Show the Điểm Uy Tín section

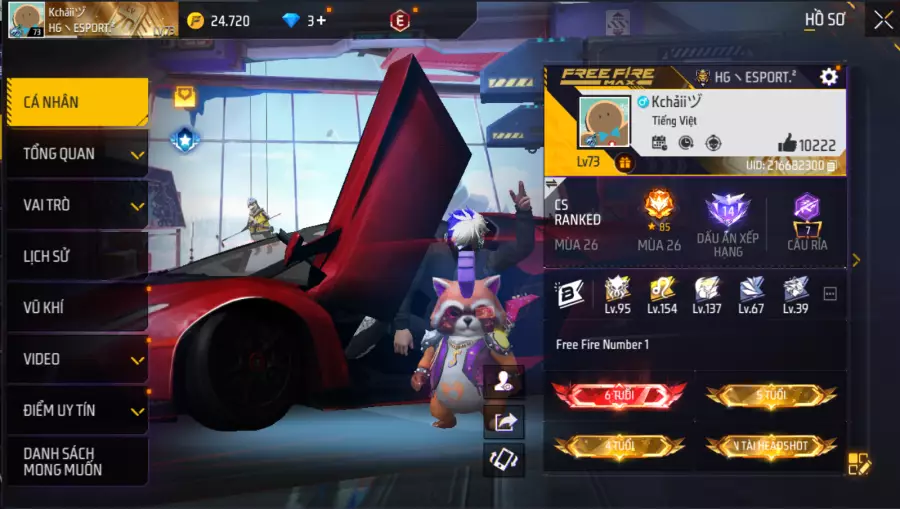pos(76,410)
